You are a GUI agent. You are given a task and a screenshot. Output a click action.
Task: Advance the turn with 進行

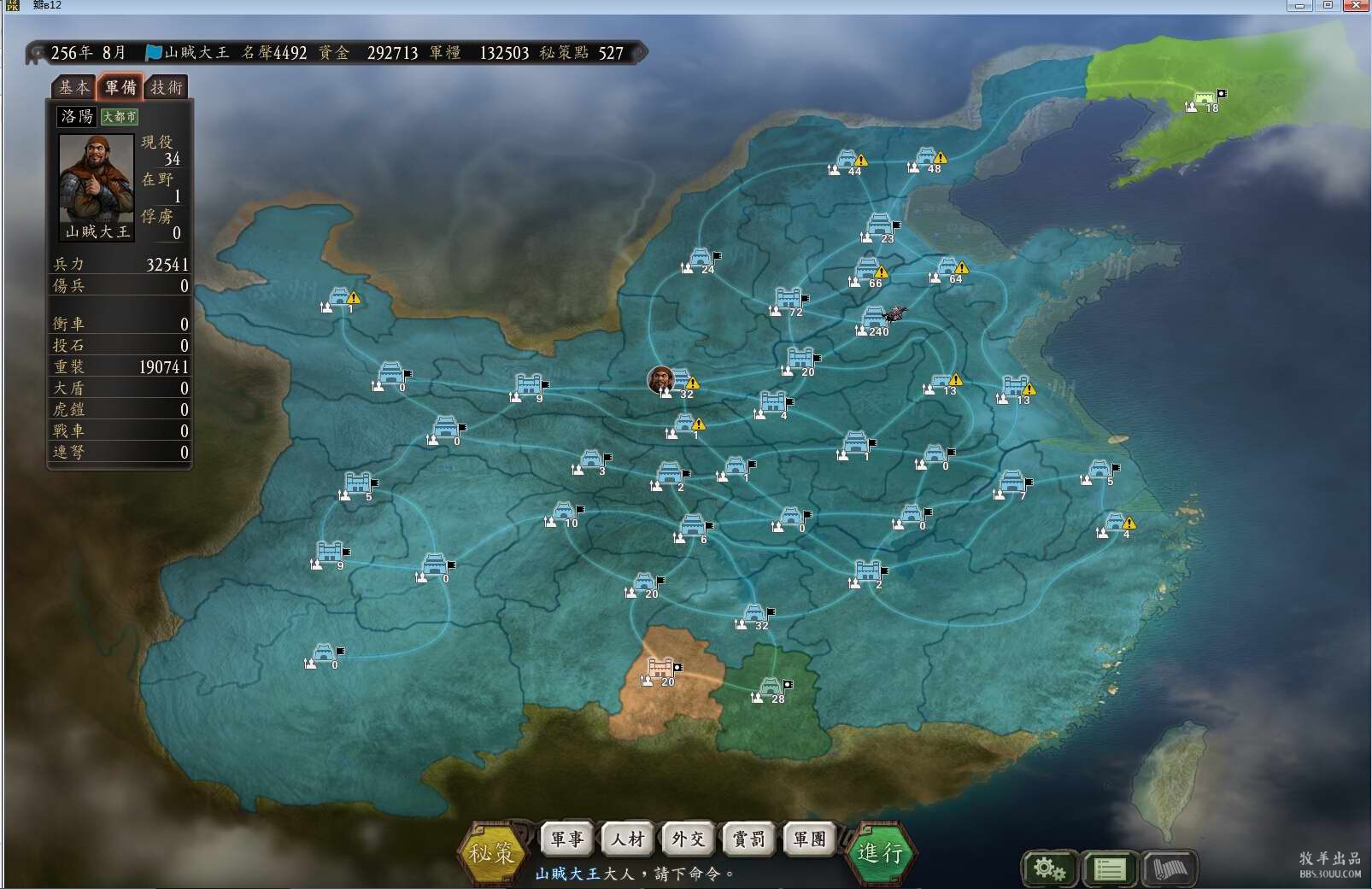880,851
